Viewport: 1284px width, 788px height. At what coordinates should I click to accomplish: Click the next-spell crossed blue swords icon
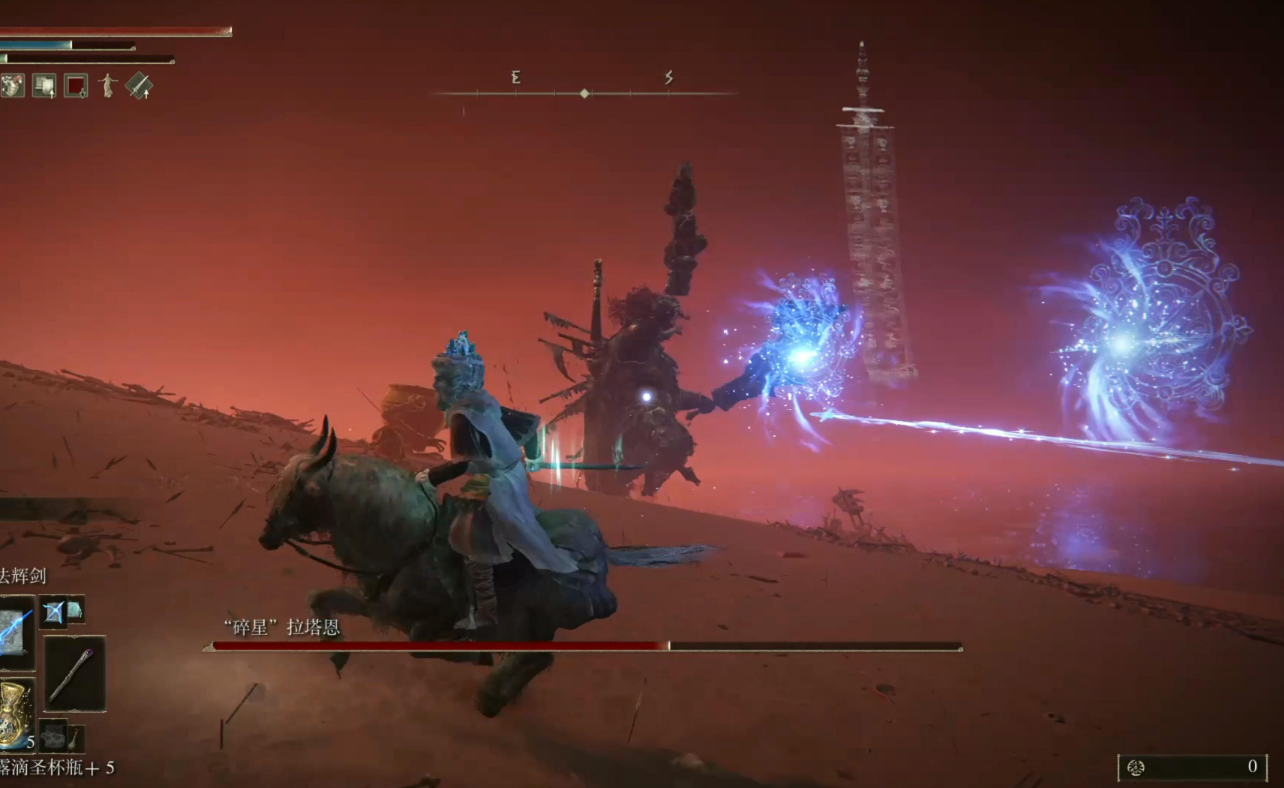pos(53,610)
